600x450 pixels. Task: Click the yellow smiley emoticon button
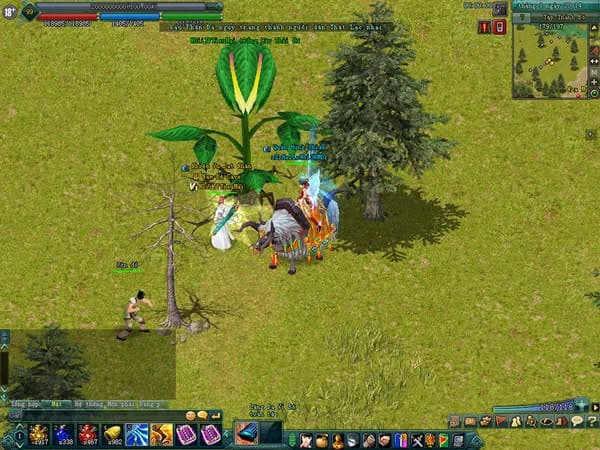tap(190, 415)
